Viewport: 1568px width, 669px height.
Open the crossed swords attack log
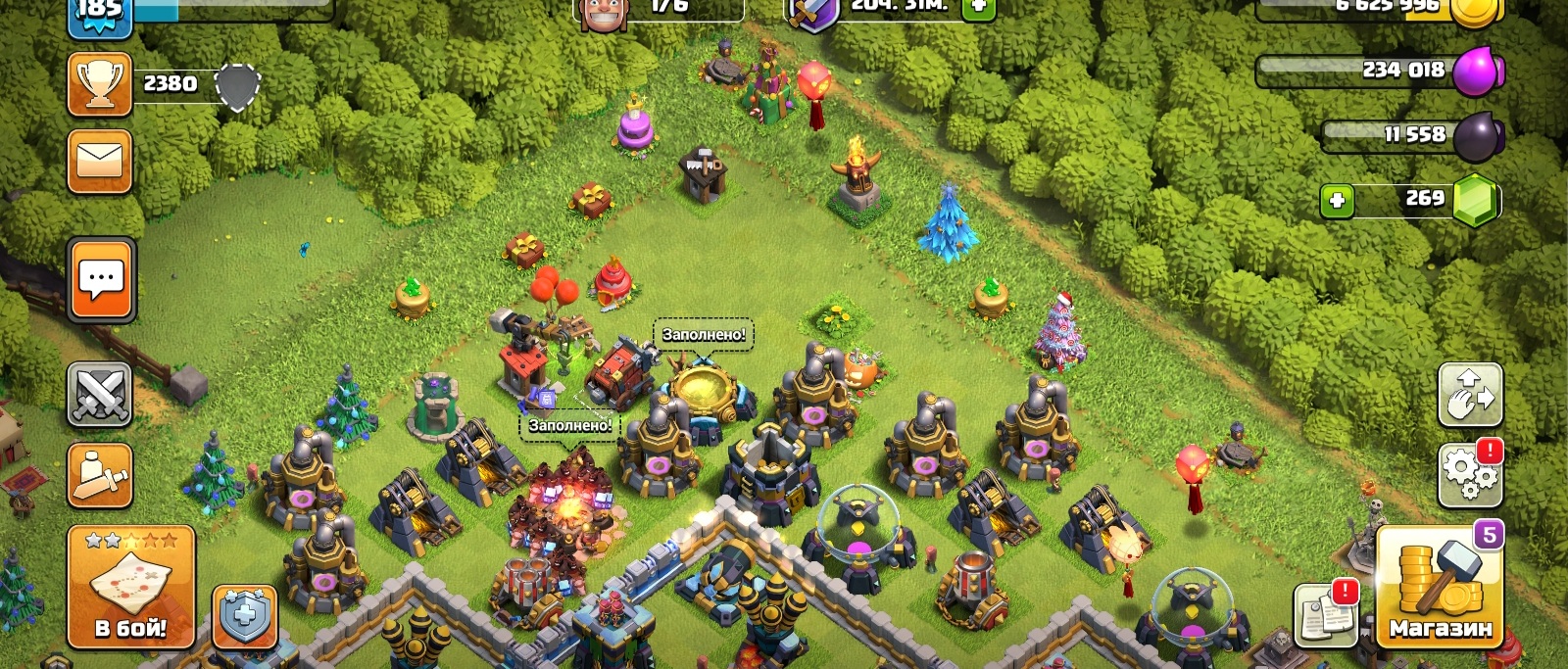[x=100, y=395]
